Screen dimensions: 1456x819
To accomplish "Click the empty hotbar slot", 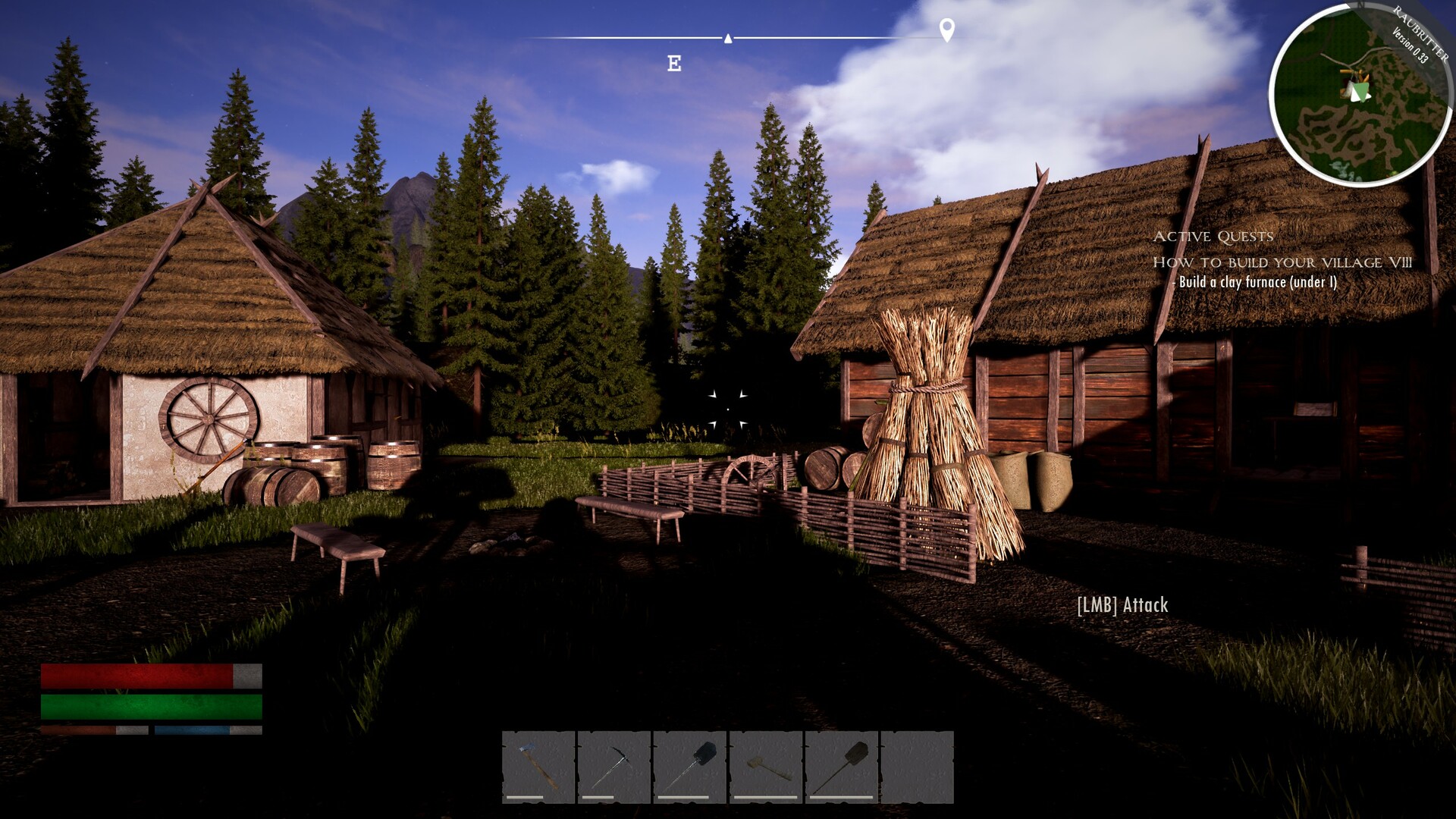I will click(x=917, y=766).
